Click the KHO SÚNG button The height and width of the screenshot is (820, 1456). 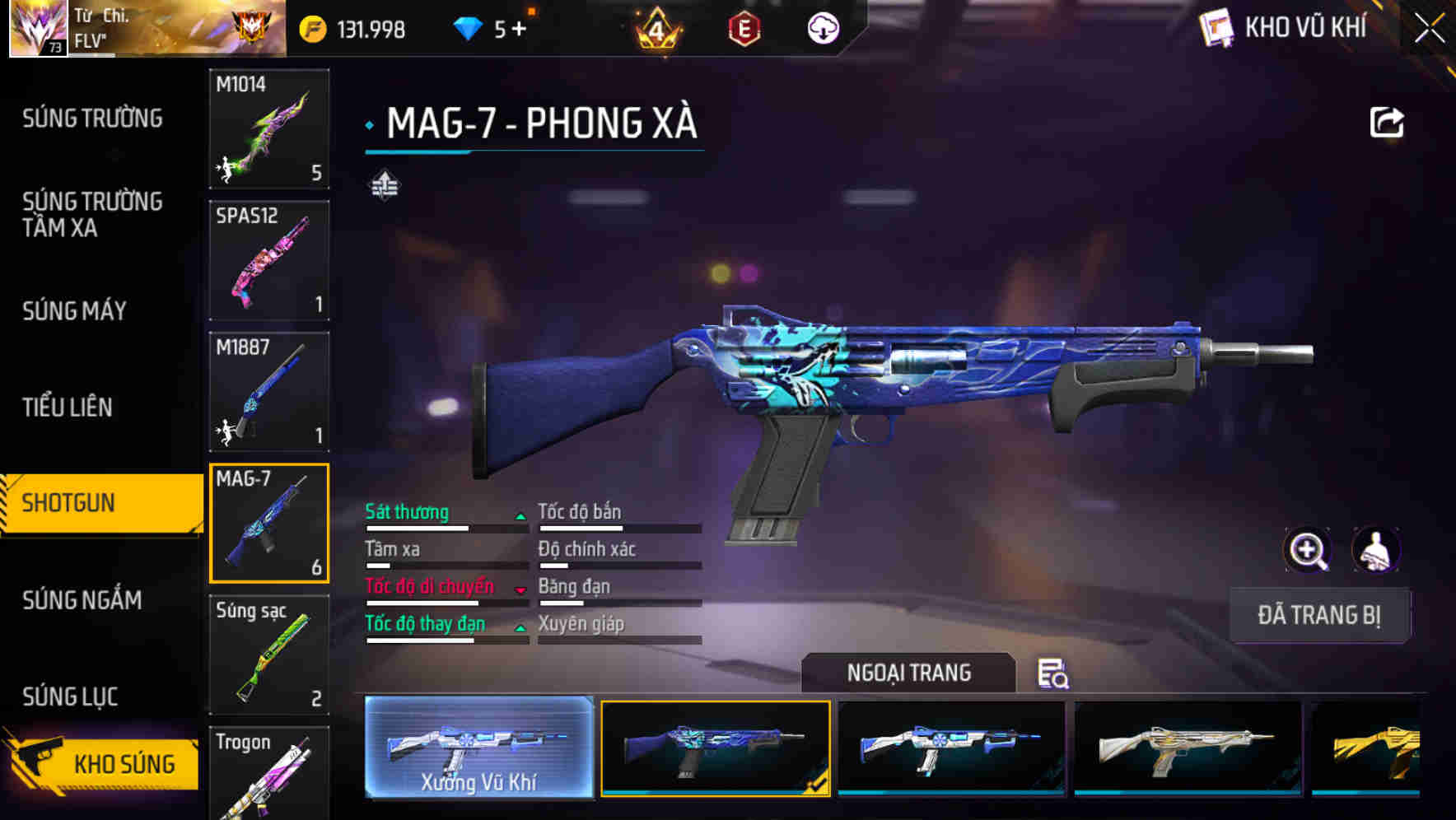[x=115, y=763]
